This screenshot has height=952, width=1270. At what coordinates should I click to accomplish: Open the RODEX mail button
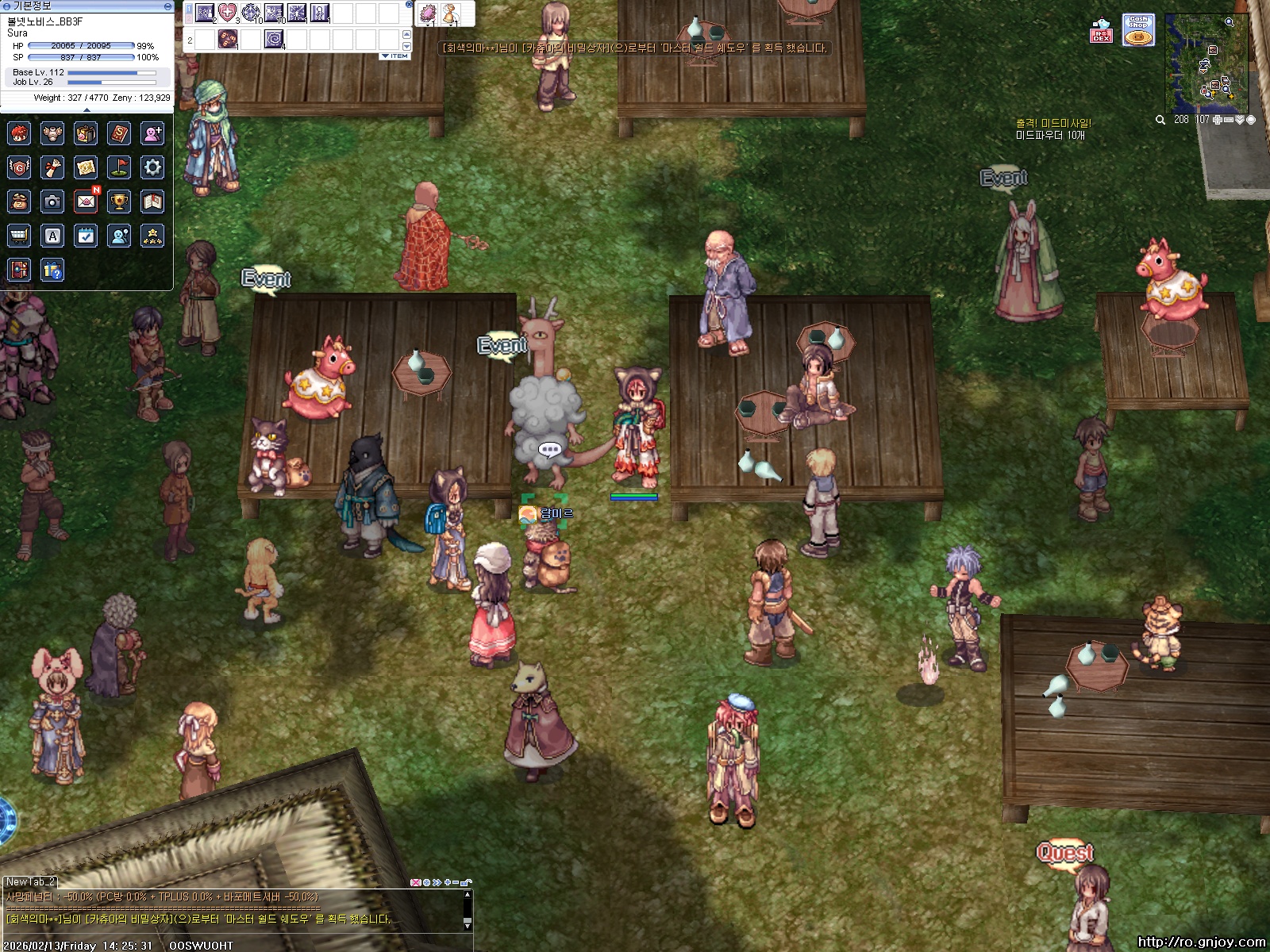pos(1101,31)
